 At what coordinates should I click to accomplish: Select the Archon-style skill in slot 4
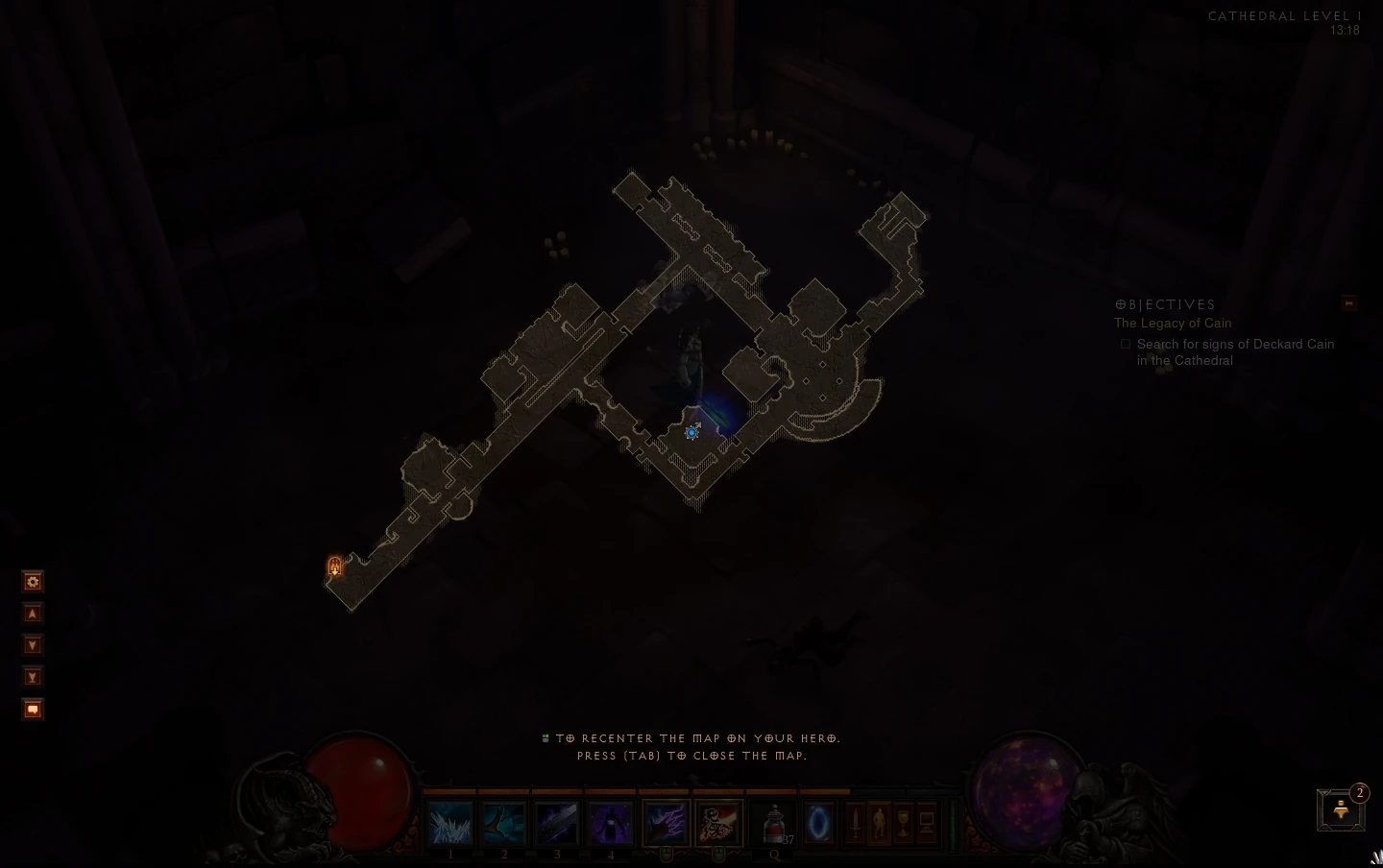[x=611, y=824]
